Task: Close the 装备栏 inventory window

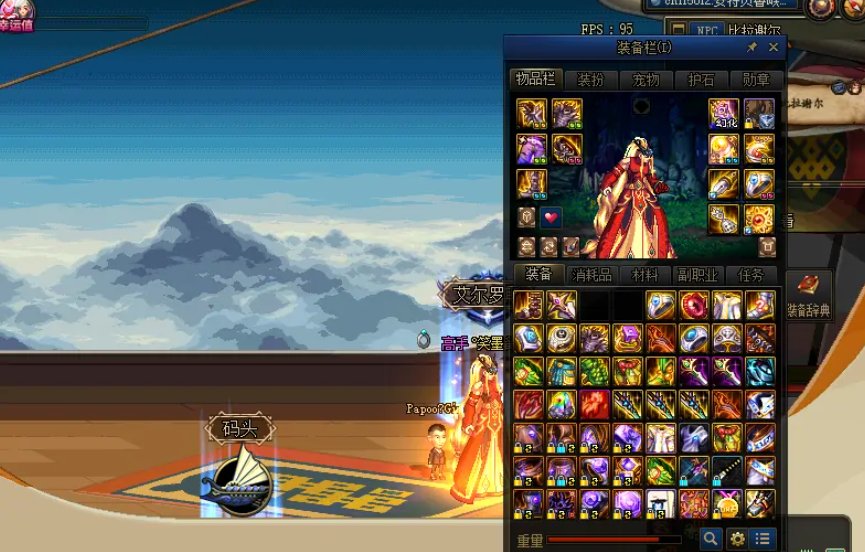Action: click(x=773, y=47)
